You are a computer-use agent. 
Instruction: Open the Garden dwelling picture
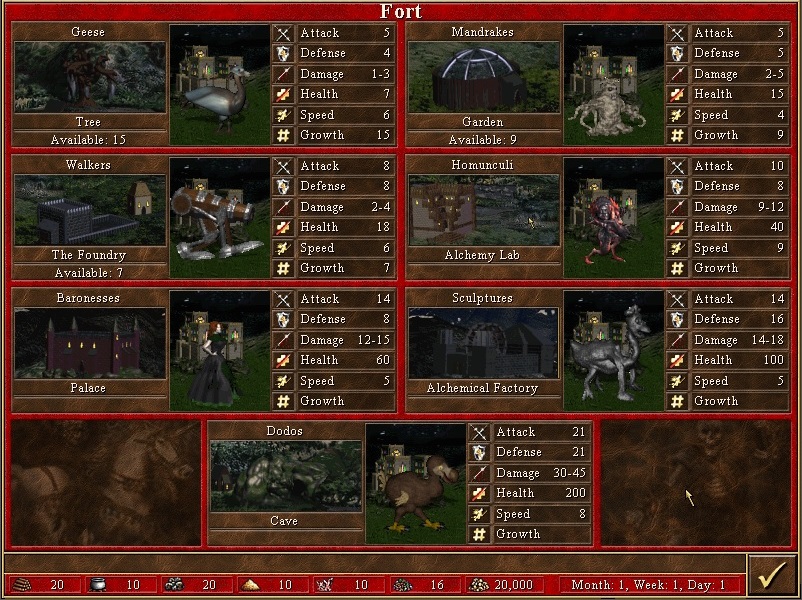[x=483, y=78]
